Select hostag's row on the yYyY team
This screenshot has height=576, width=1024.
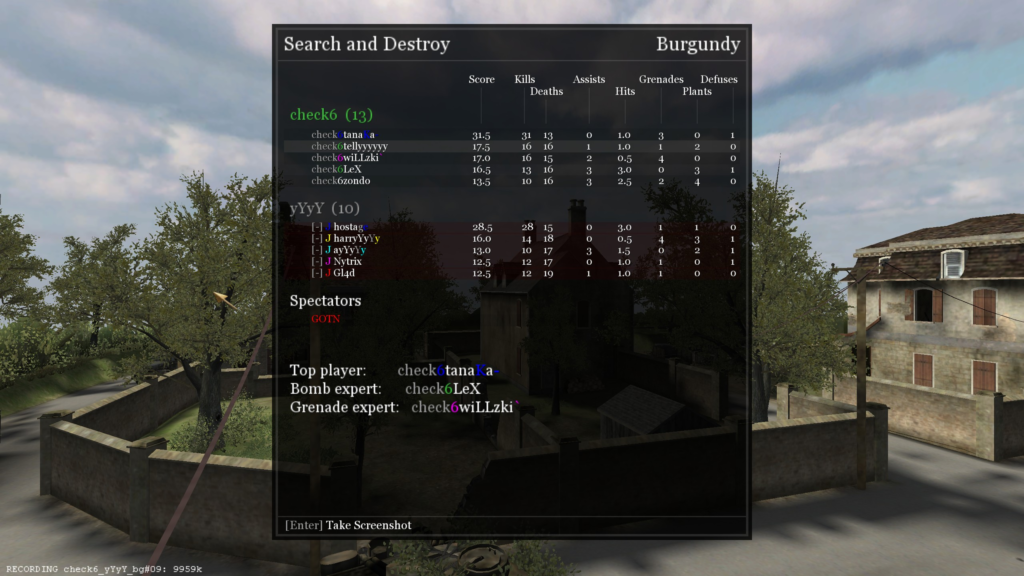click(x=346, y=228)
